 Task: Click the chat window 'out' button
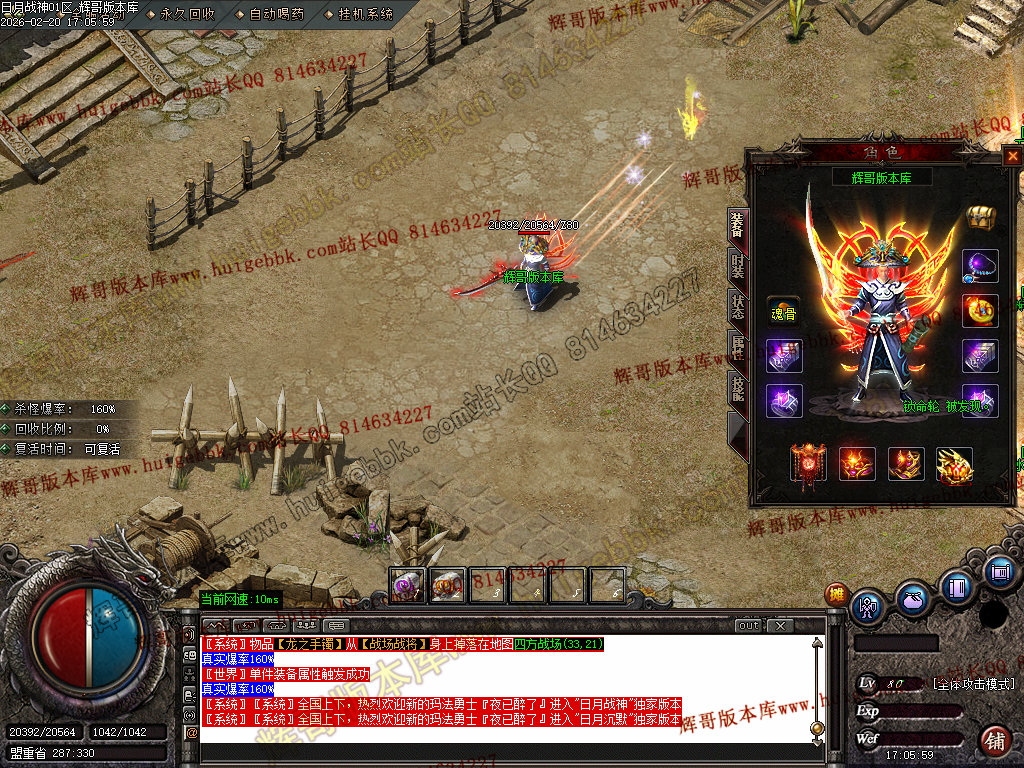click(x=749, y=626)
